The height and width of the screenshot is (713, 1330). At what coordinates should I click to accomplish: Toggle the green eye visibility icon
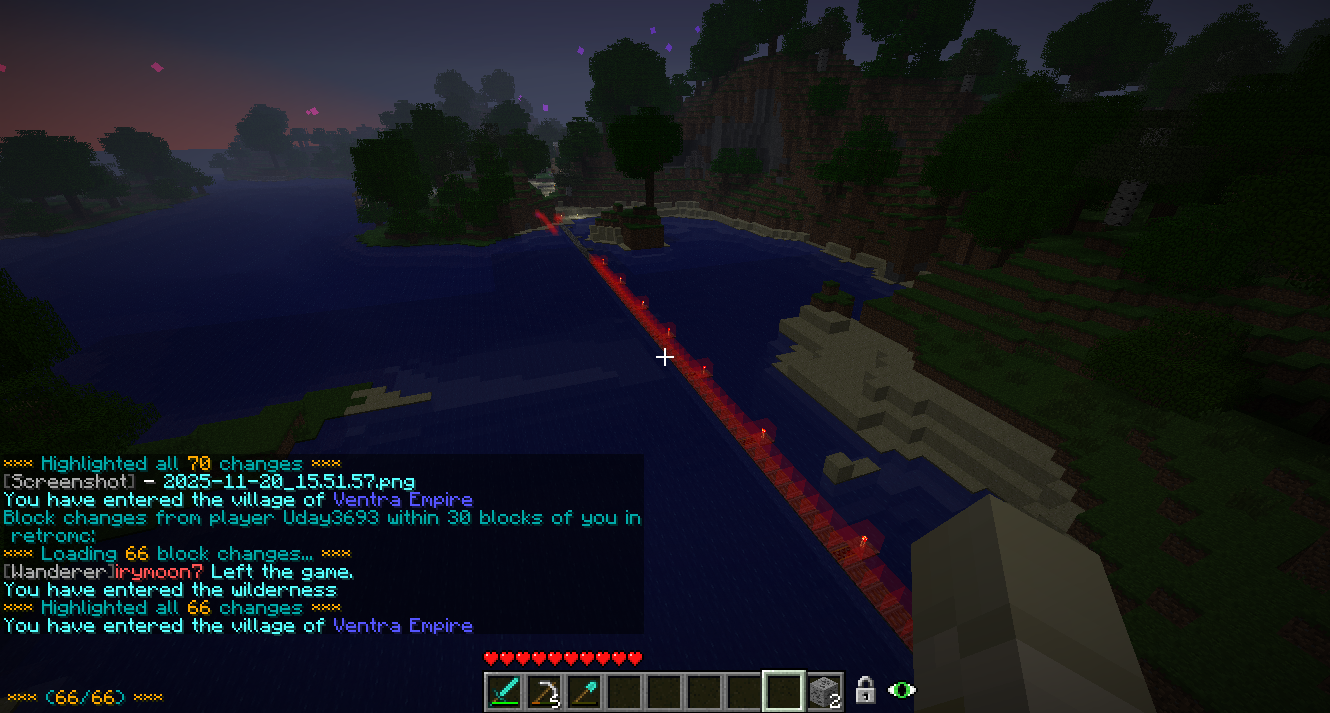click(x=902, y=690)
